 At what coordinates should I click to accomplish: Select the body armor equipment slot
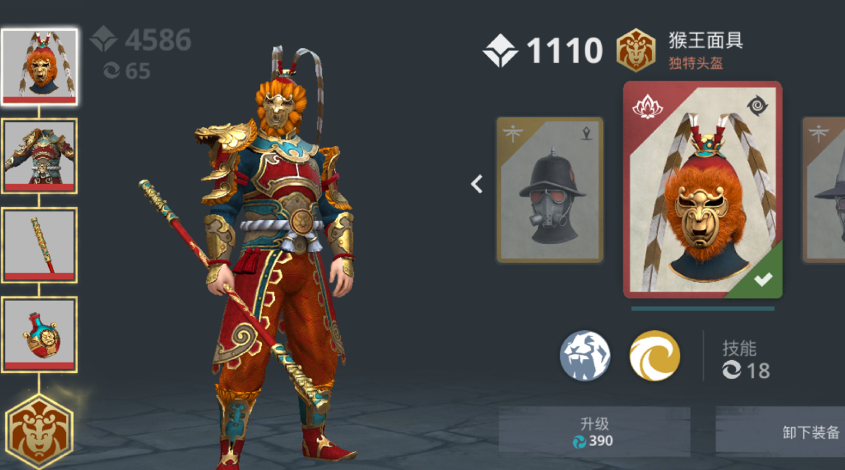(39, 156)
